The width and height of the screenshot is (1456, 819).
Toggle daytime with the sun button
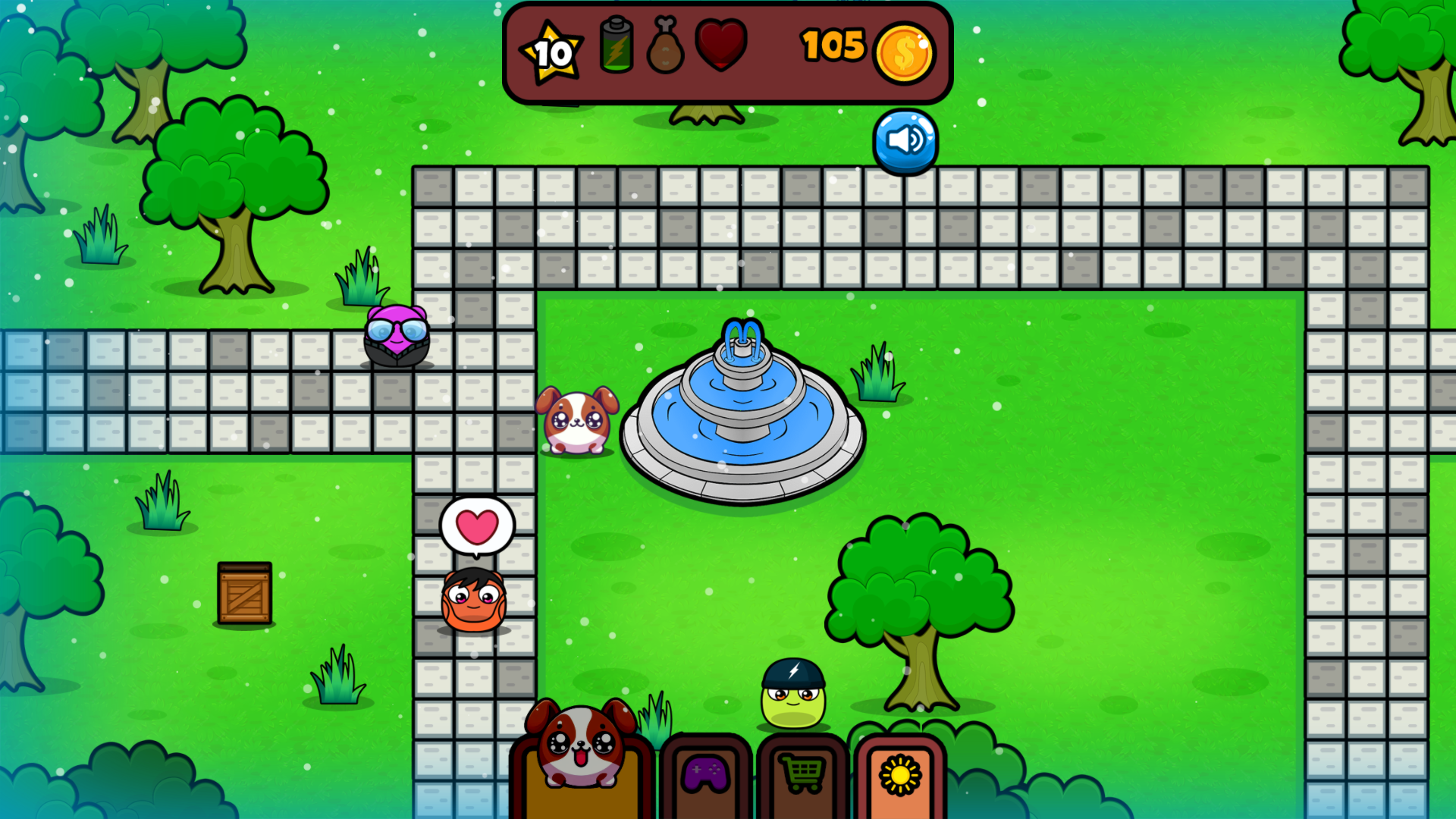coord(899,775)
